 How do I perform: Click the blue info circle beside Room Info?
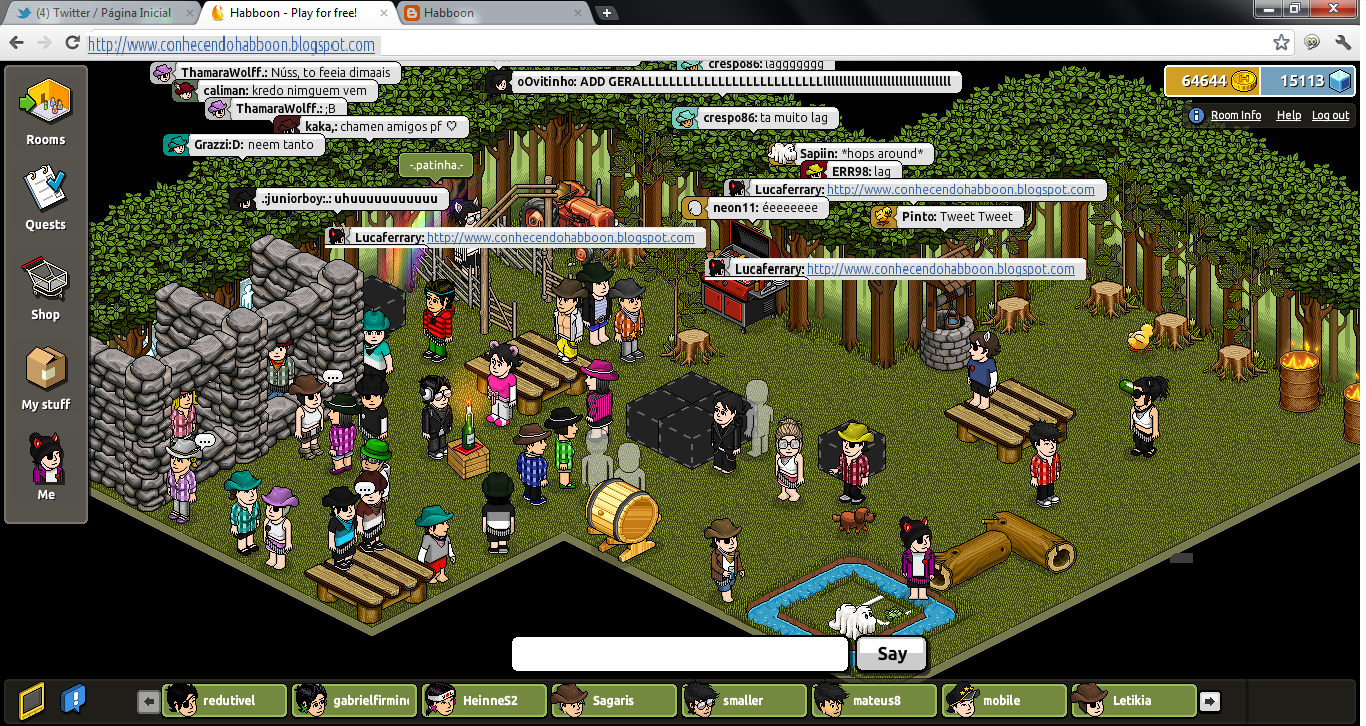[x=1196, y=115]
